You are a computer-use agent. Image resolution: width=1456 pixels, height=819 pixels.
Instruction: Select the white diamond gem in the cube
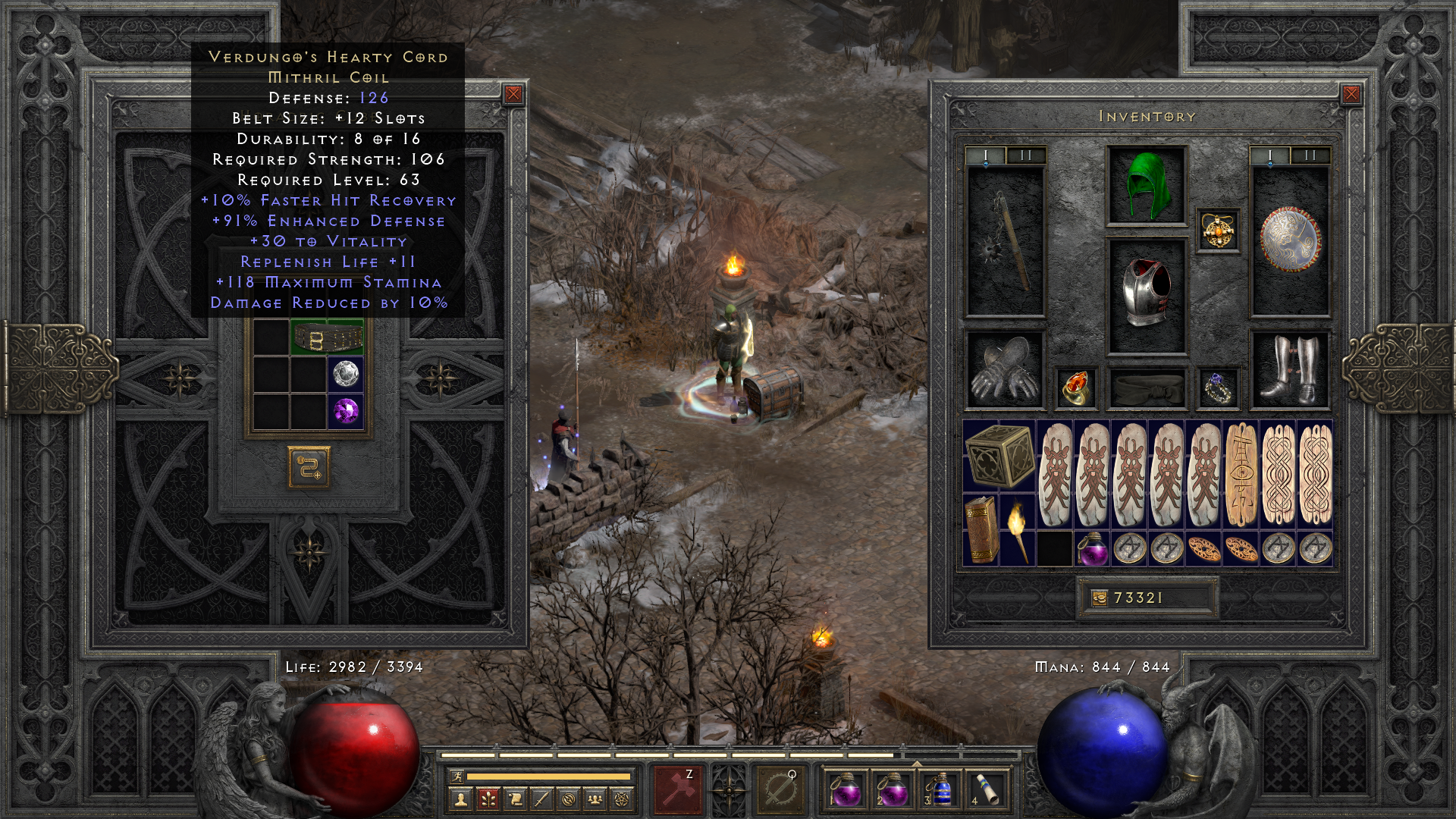click(x=346, y=375)
